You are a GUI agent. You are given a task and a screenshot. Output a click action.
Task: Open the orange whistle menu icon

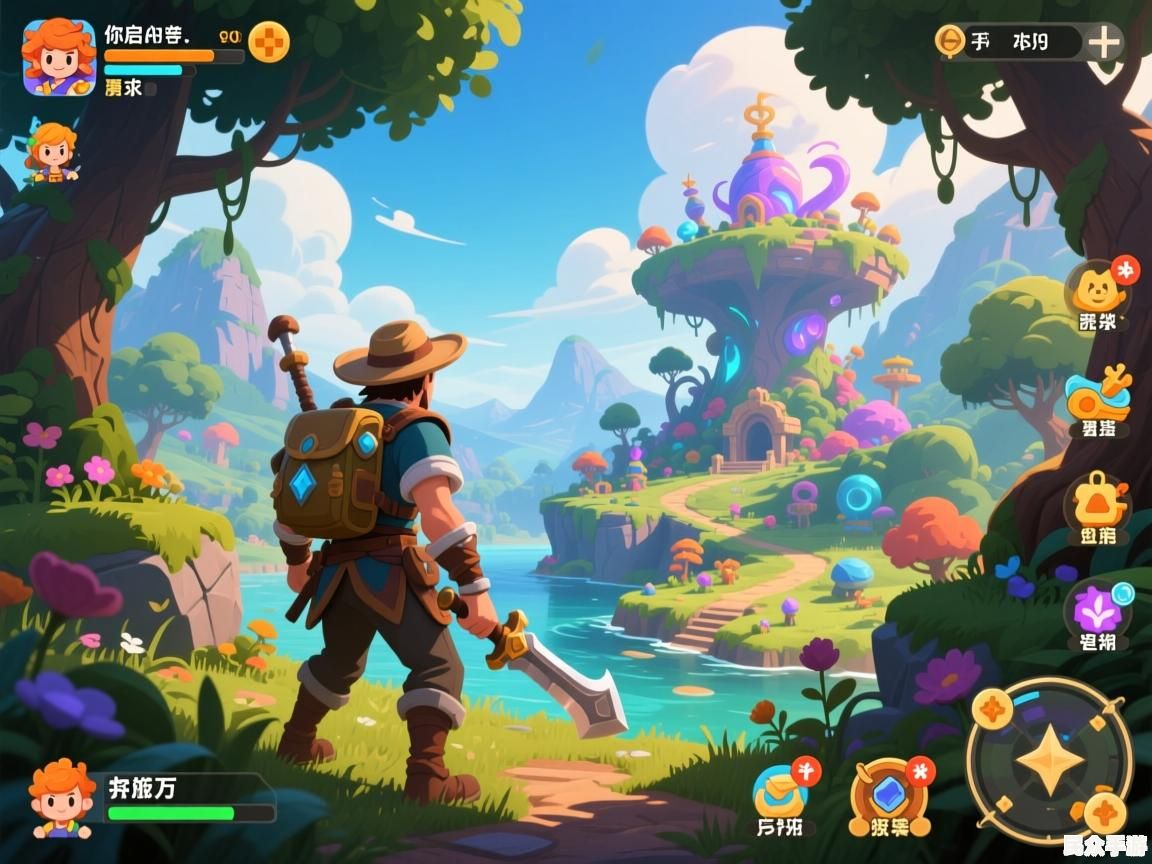(x=1096, y=397)
